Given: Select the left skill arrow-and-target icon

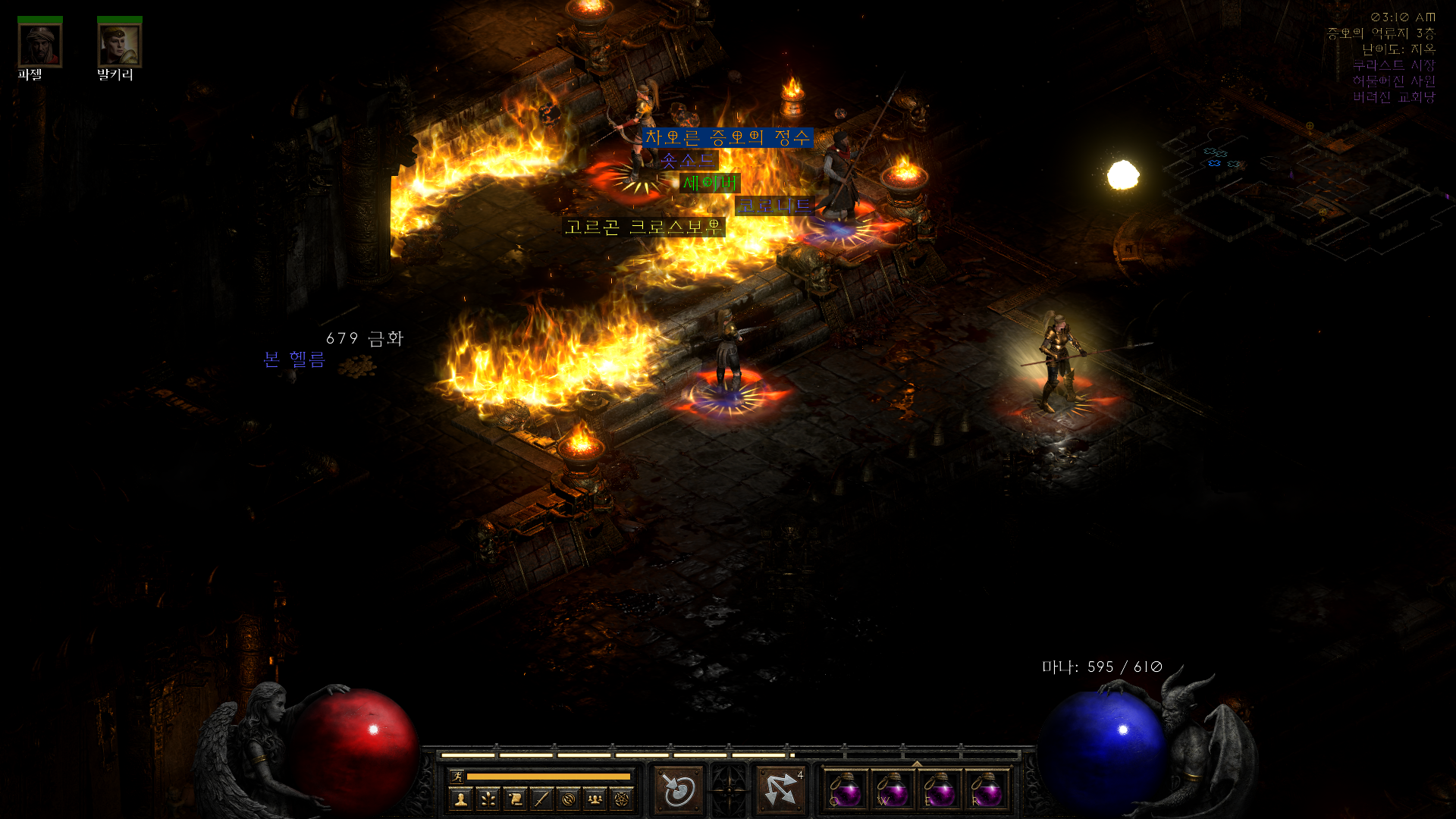Looking at the screenshot, I should click(x=679, y=789).
